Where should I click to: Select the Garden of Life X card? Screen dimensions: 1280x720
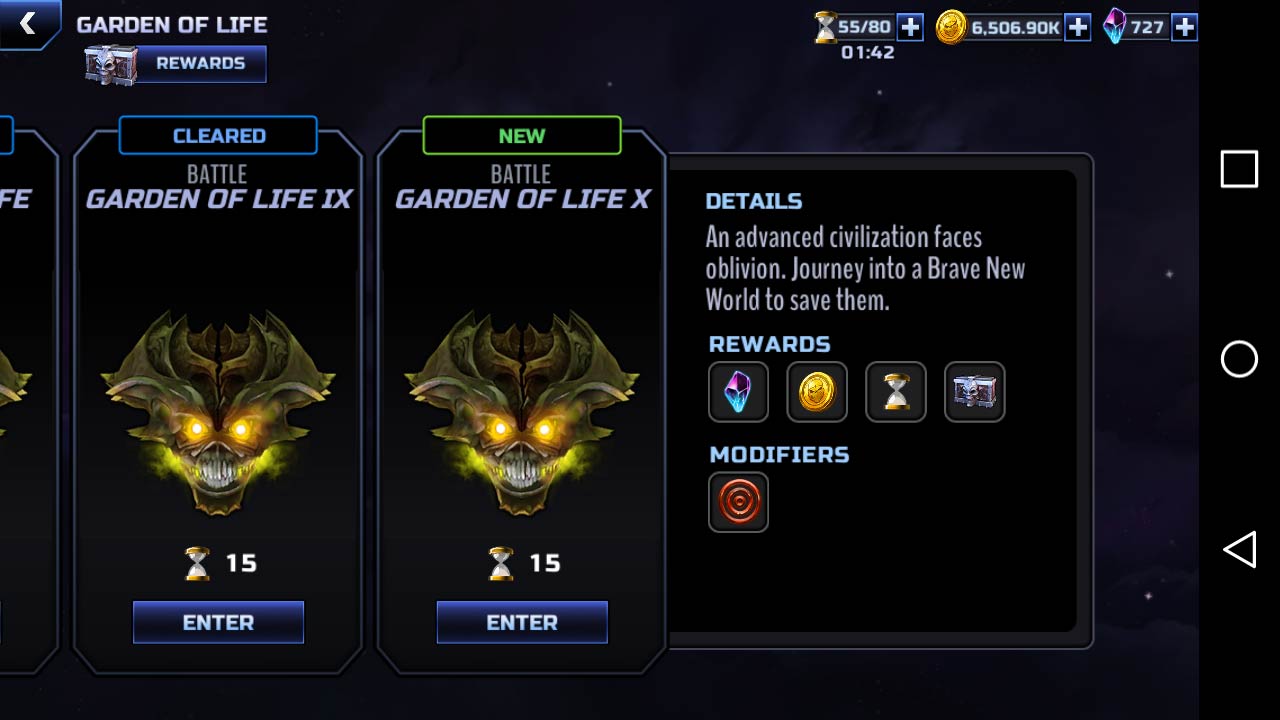coord(521,400)
